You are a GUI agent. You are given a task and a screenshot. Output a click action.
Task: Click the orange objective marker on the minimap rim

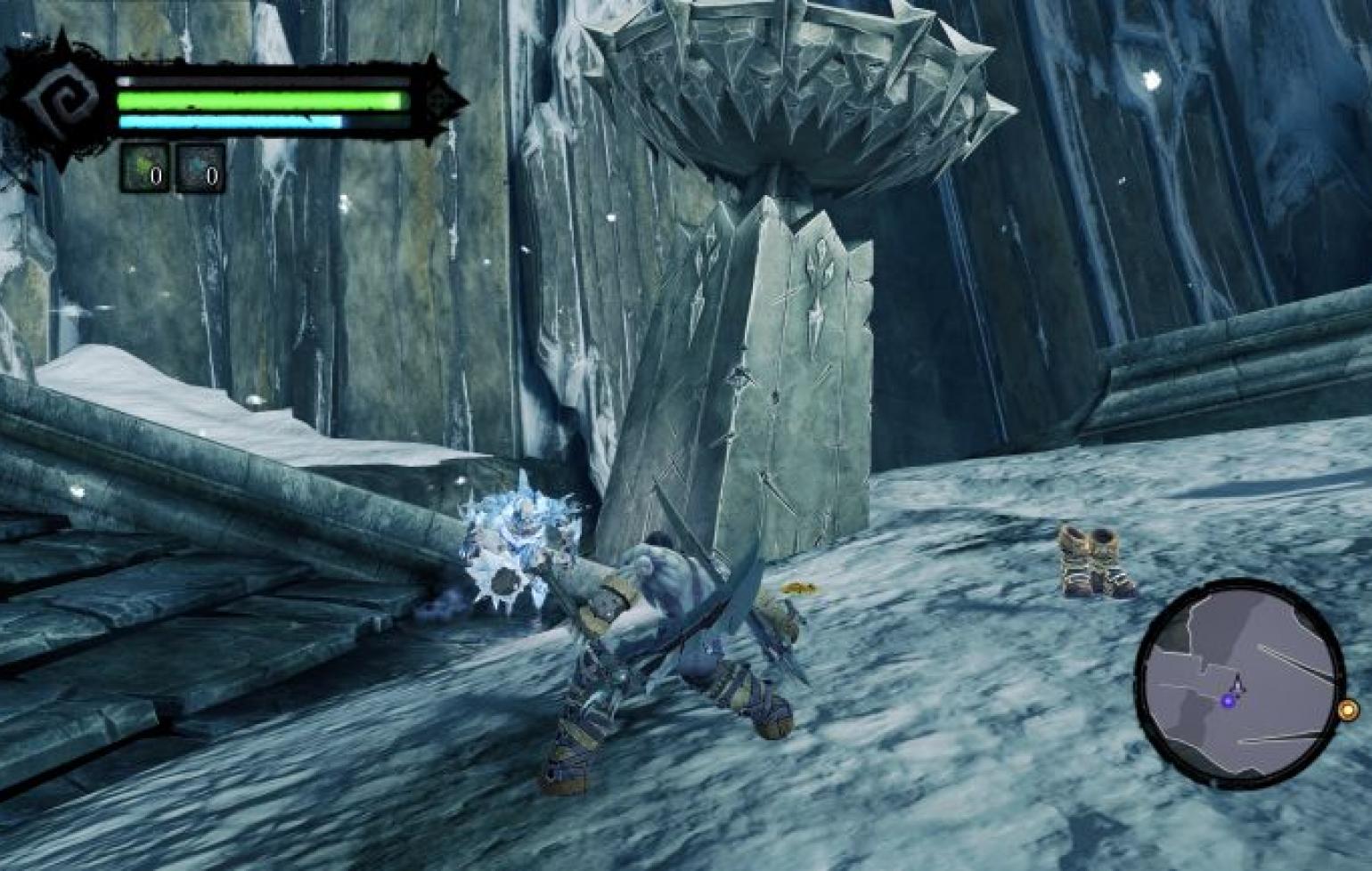click(x=1349, y=710)
